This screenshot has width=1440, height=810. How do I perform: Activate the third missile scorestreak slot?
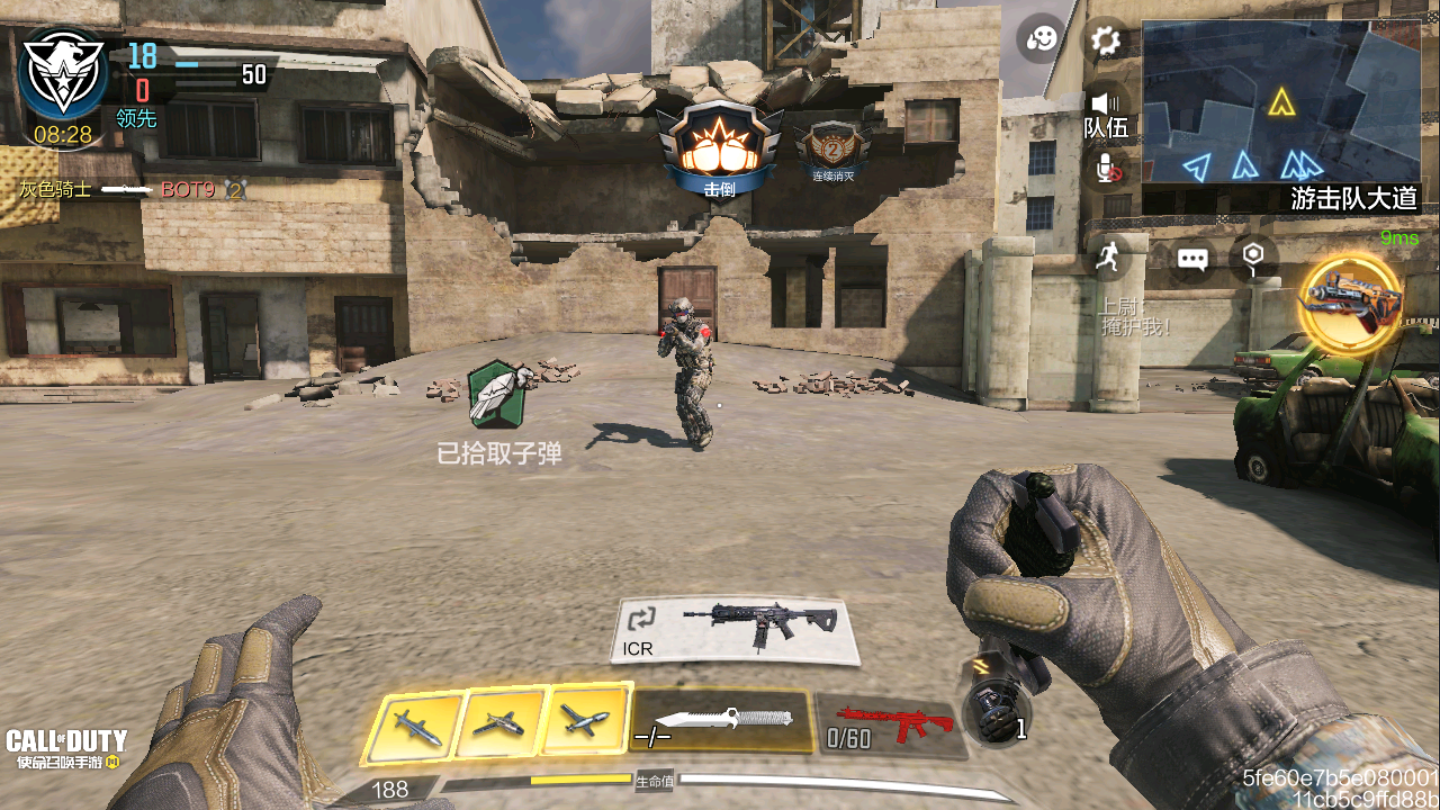(585, 718)
